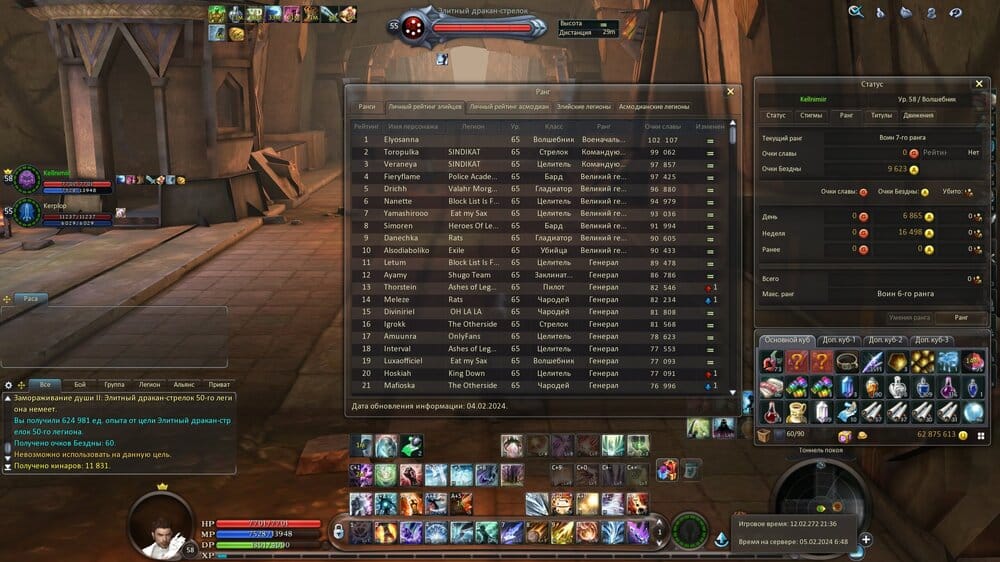Click the Ранг button below Макс. ранг
The height and width of the screenshot is (562, 1000).
[x=960, y=317]
